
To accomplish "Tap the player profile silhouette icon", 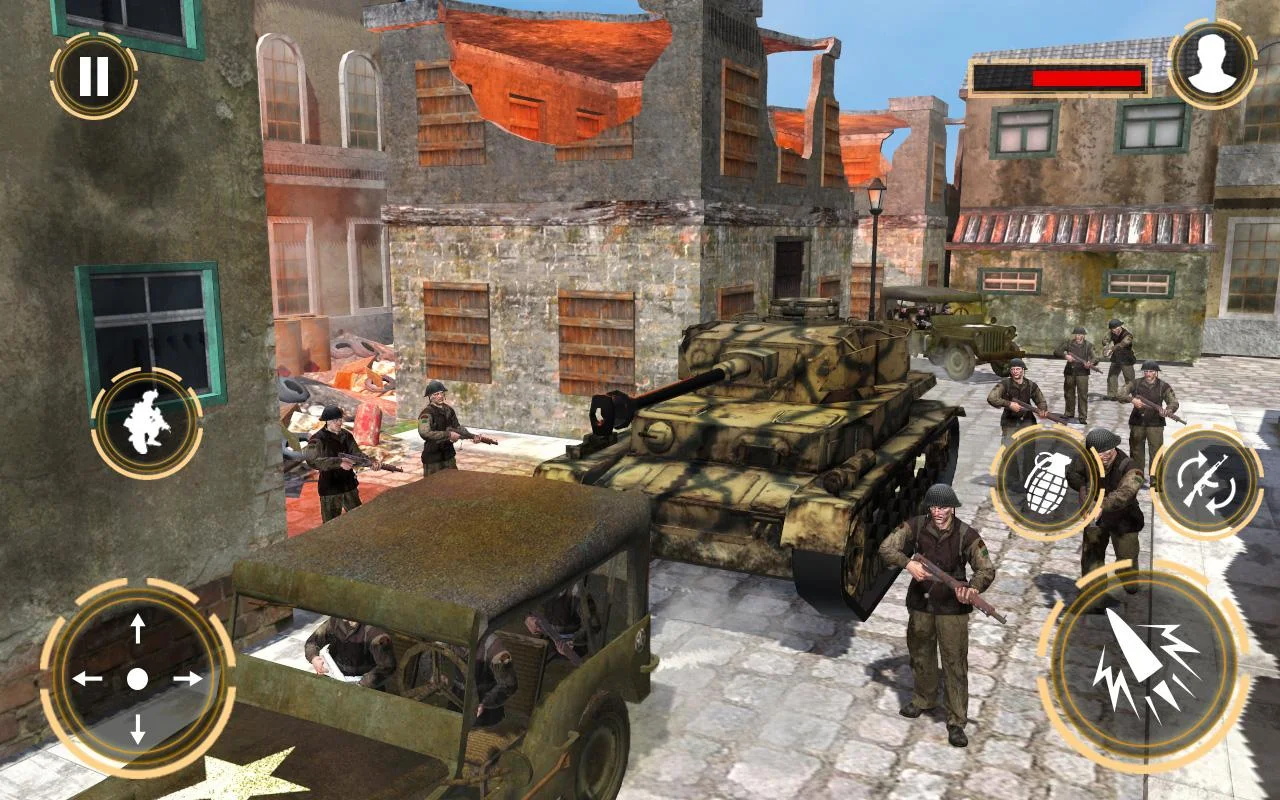I will pos(1212,64).
